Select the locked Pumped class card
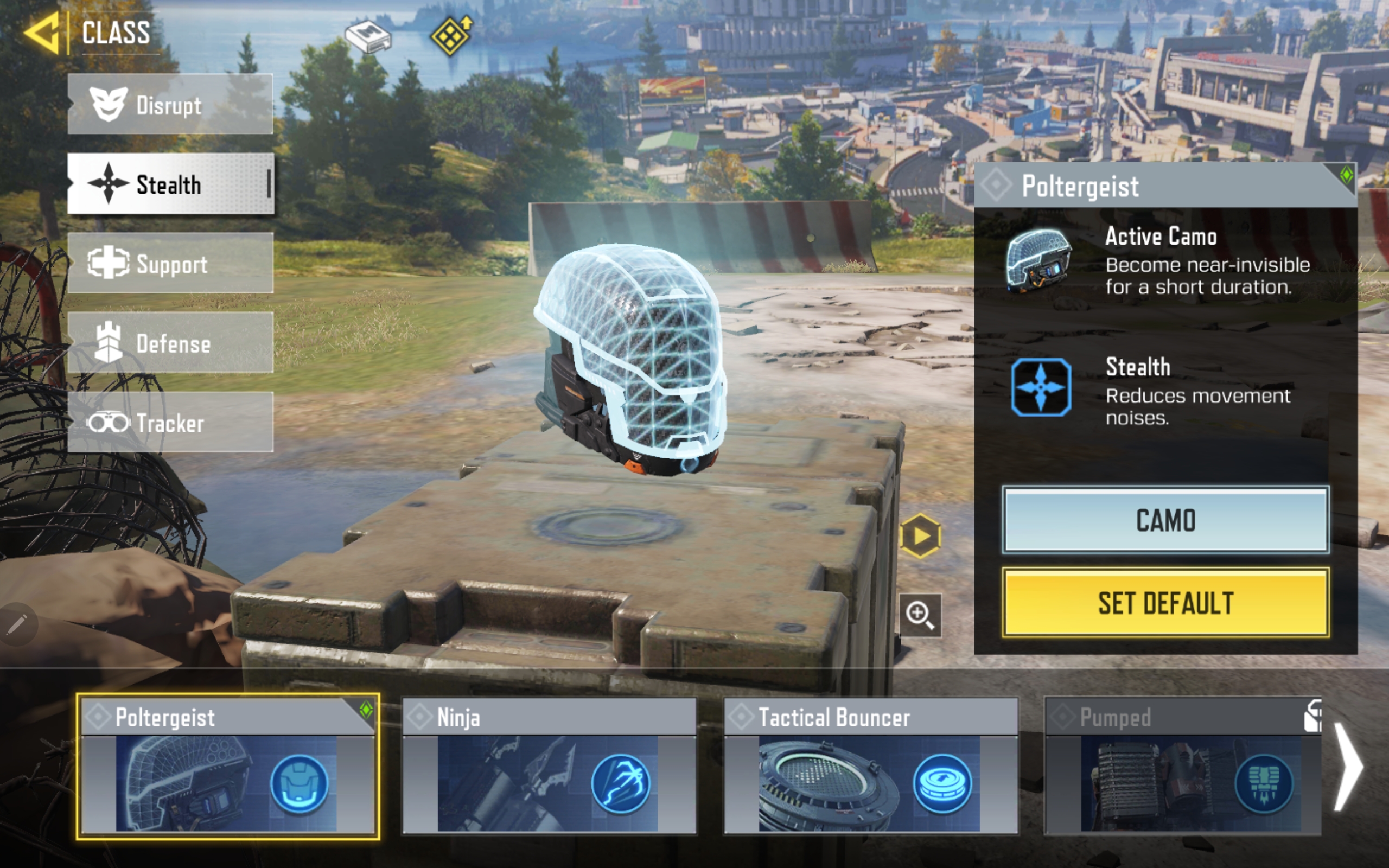This screenshot has height=868, width=1389. (1182, 766)
